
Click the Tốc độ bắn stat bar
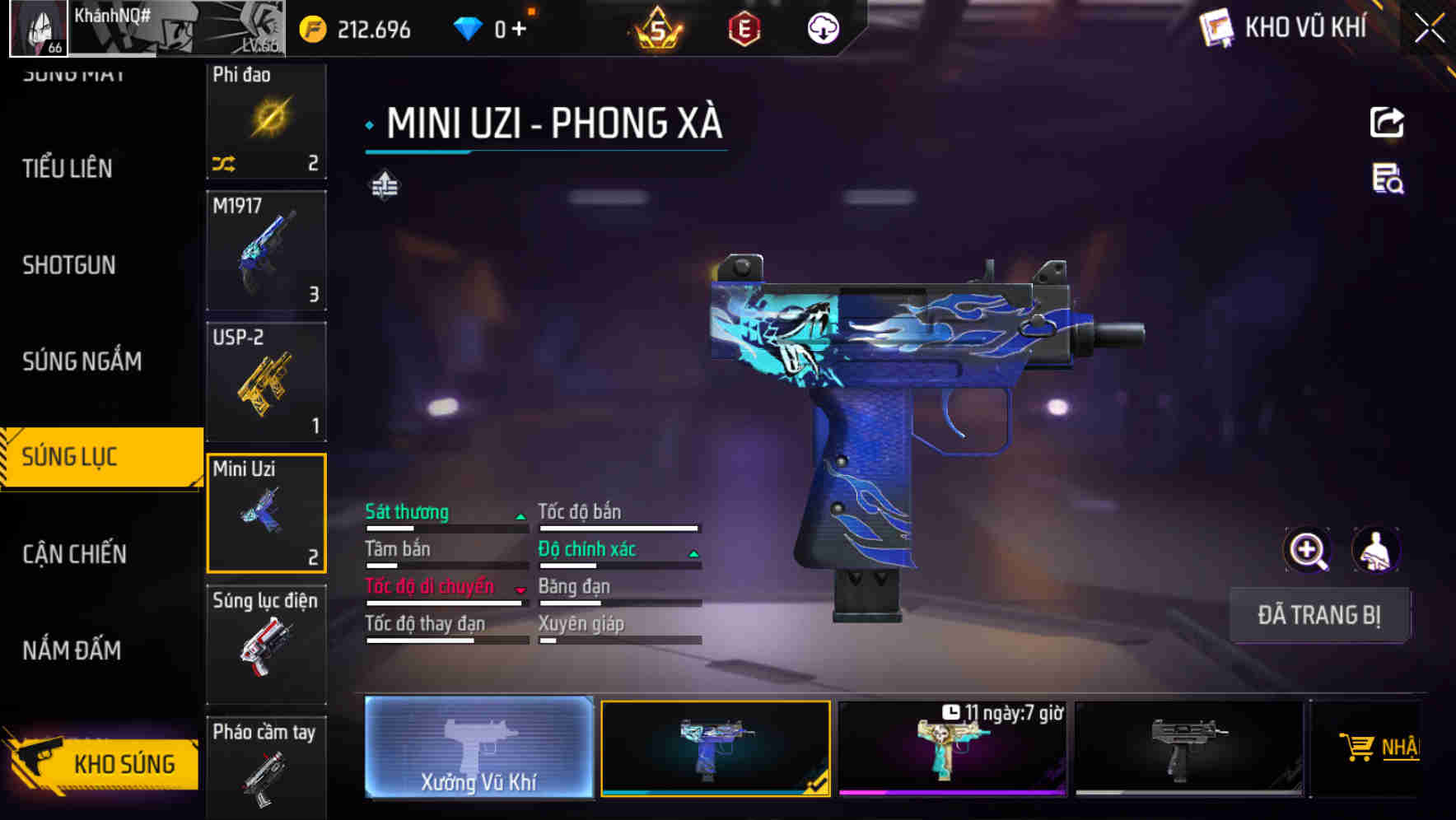[x=619, y=519]
